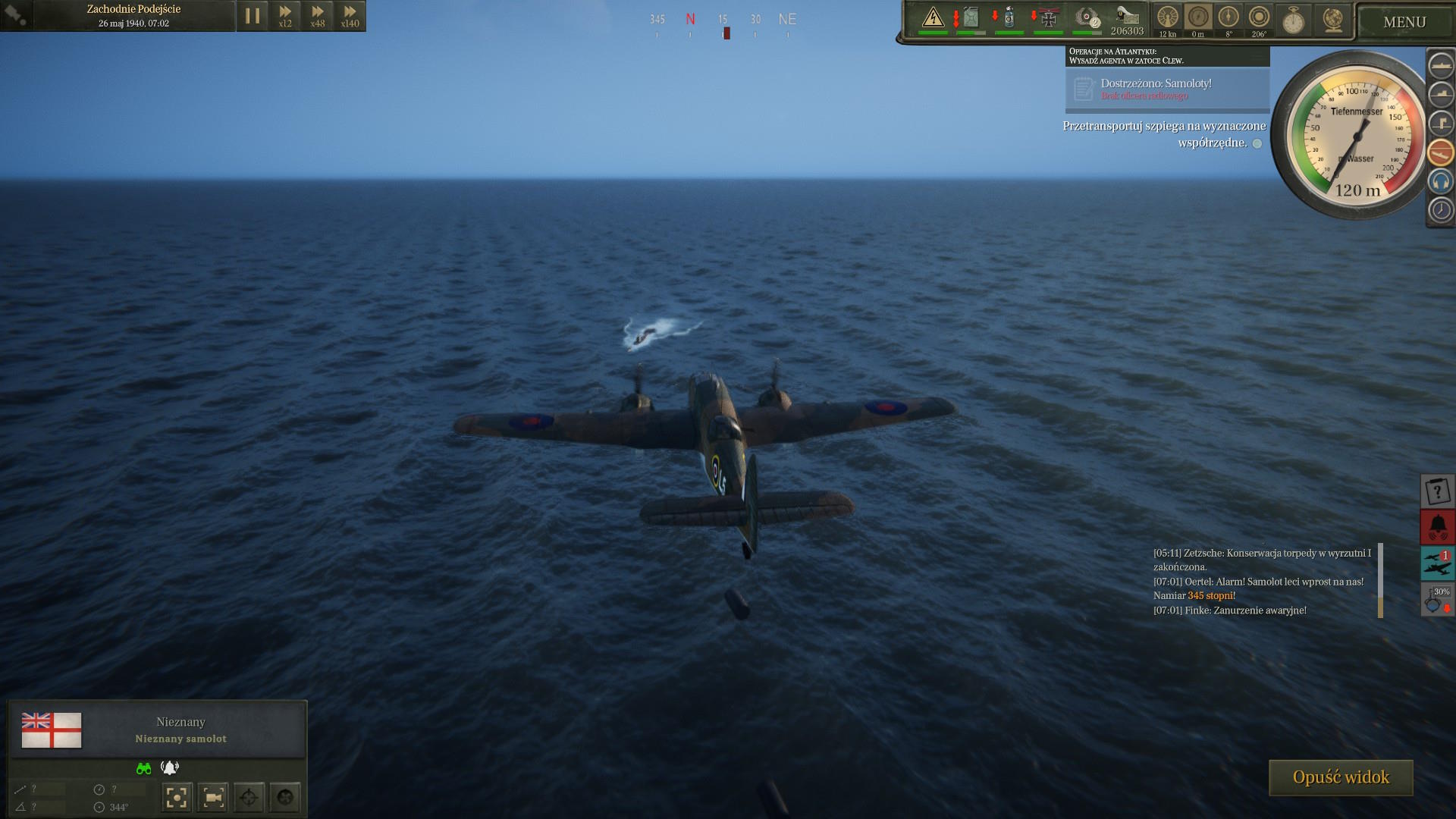Select the headphones hydrophone view button
The image size is (1456, 819).
click(1440, 181)
